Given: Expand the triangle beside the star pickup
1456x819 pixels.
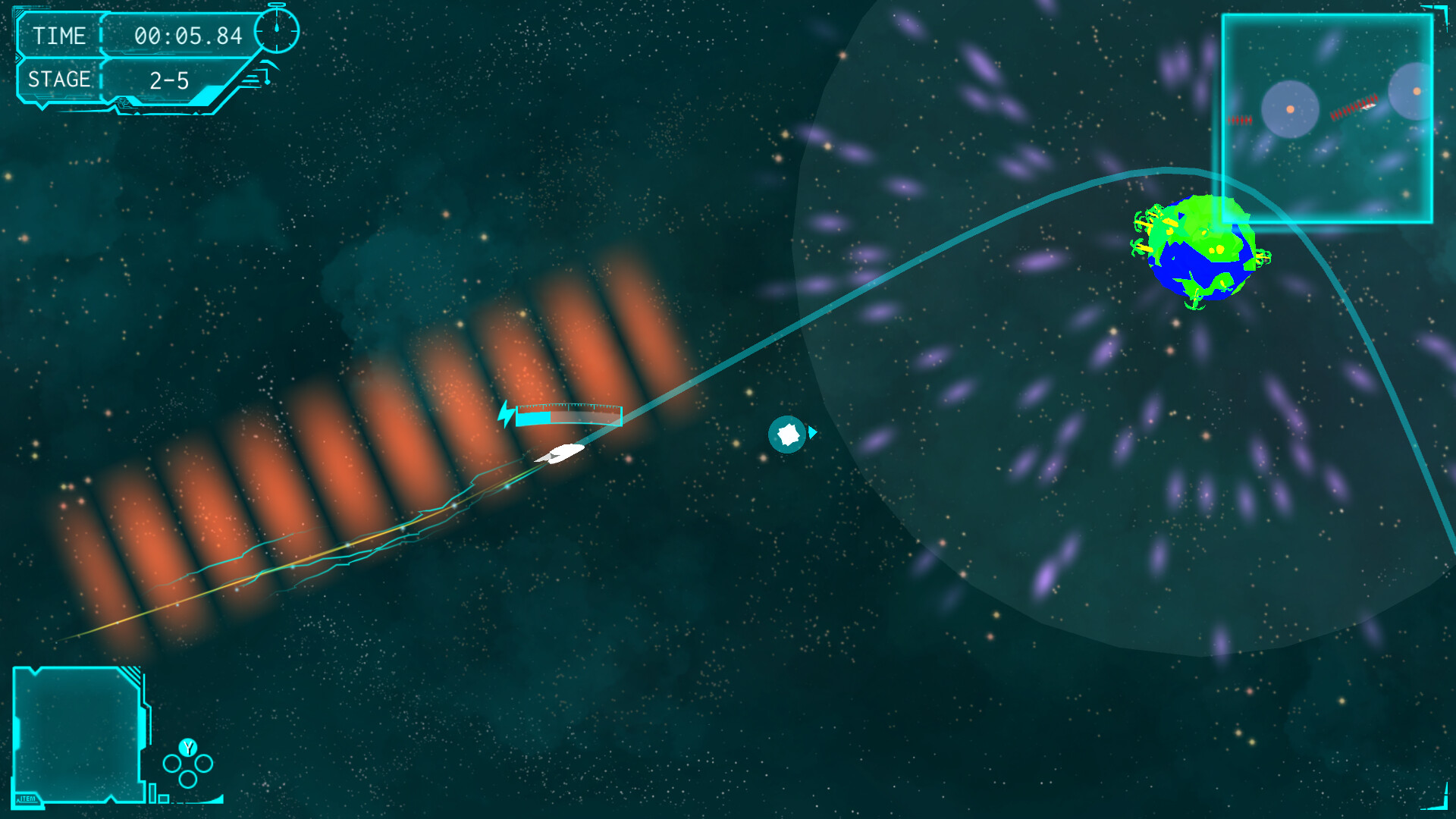Looking at the screenshot, I should (x=813, y=433).
